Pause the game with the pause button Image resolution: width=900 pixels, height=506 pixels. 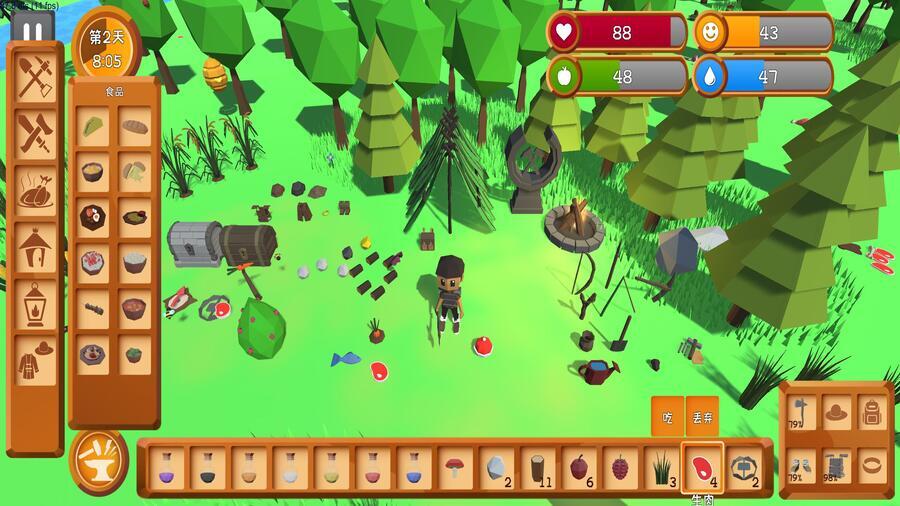click(x=32, y=31)
